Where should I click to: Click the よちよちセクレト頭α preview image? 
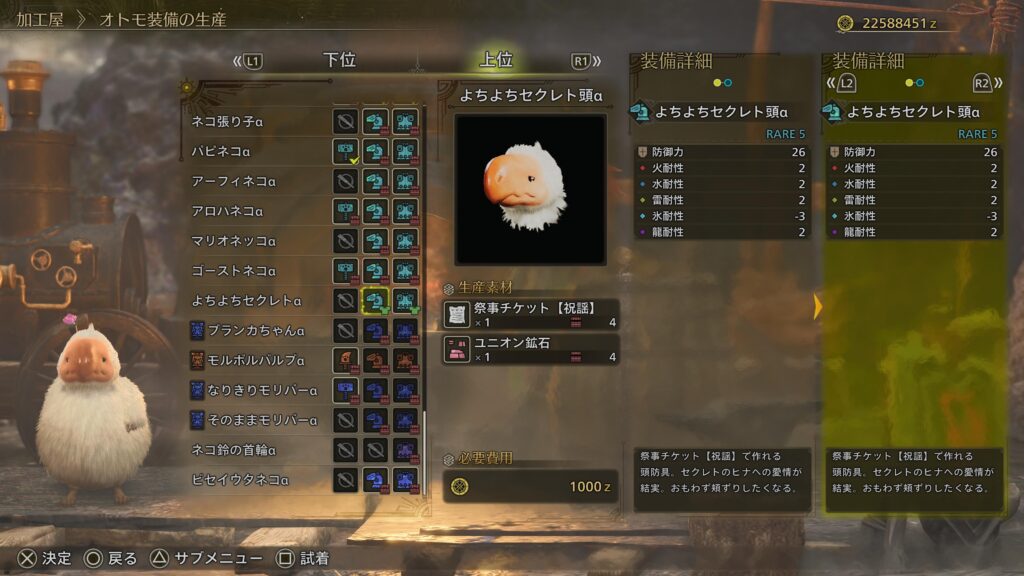(530, 189)
